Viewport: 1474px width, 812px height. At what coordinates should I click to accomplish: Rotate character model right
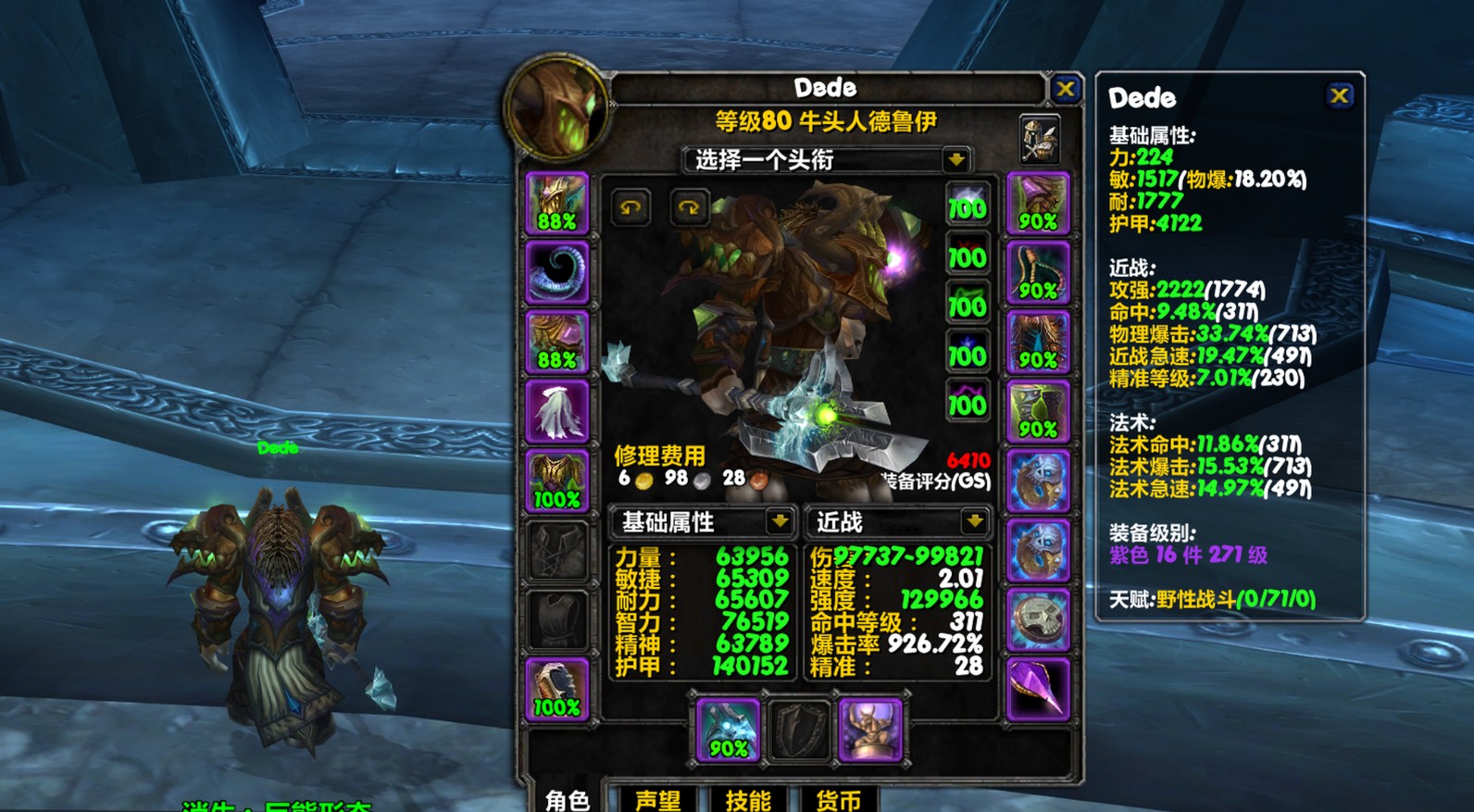coord(689,207)
